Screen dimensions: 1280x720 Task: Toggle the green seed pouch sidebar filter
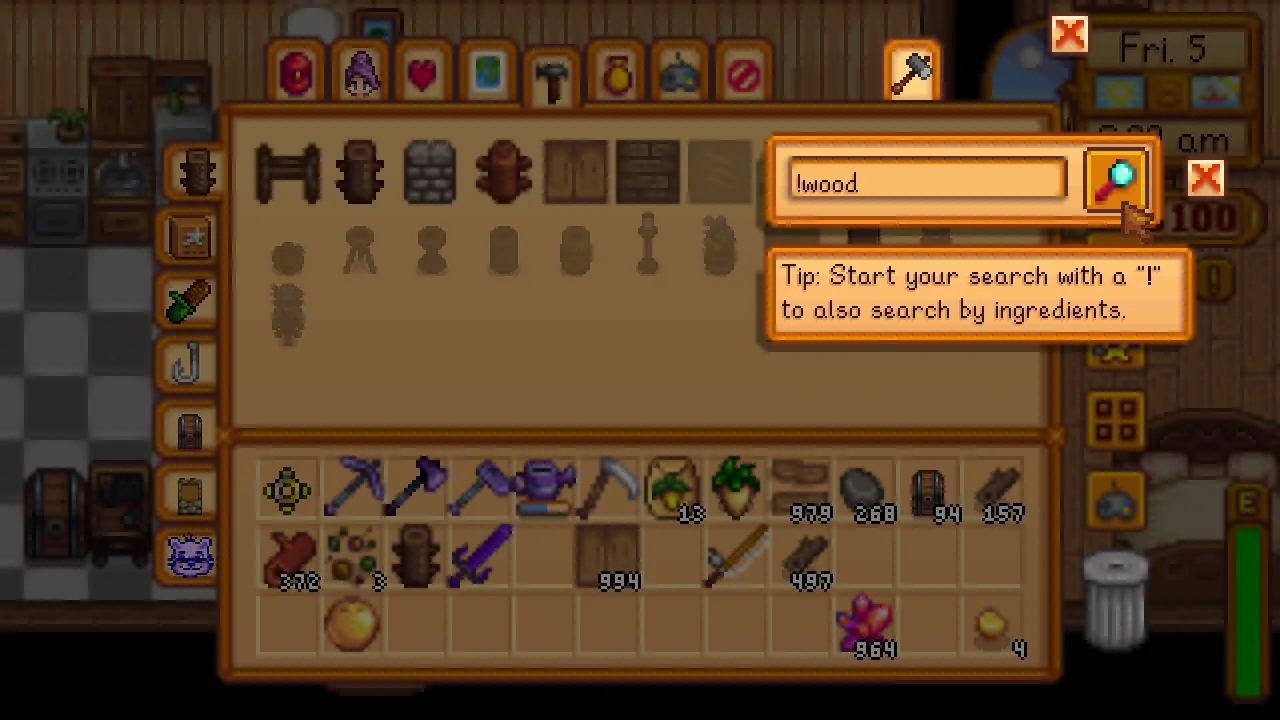(190, 302)
